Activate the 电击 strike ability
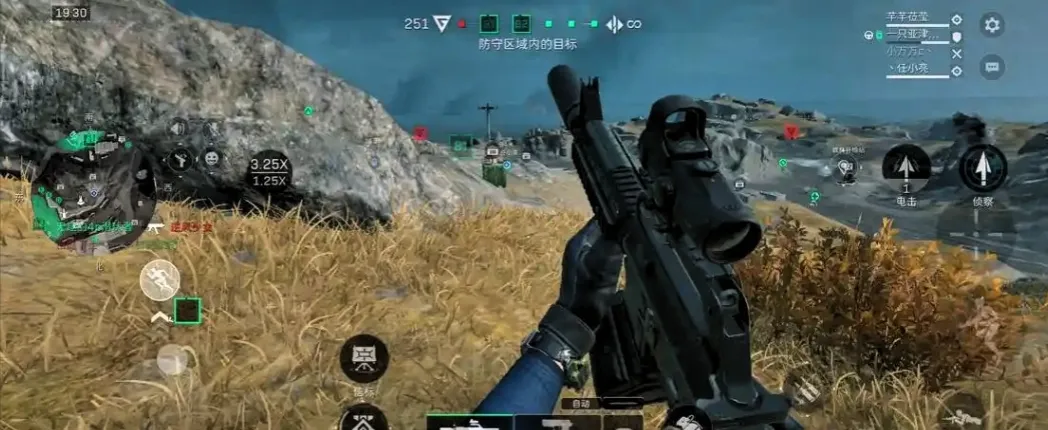This screenshot has height=430, width=1048. pos(906,168)
